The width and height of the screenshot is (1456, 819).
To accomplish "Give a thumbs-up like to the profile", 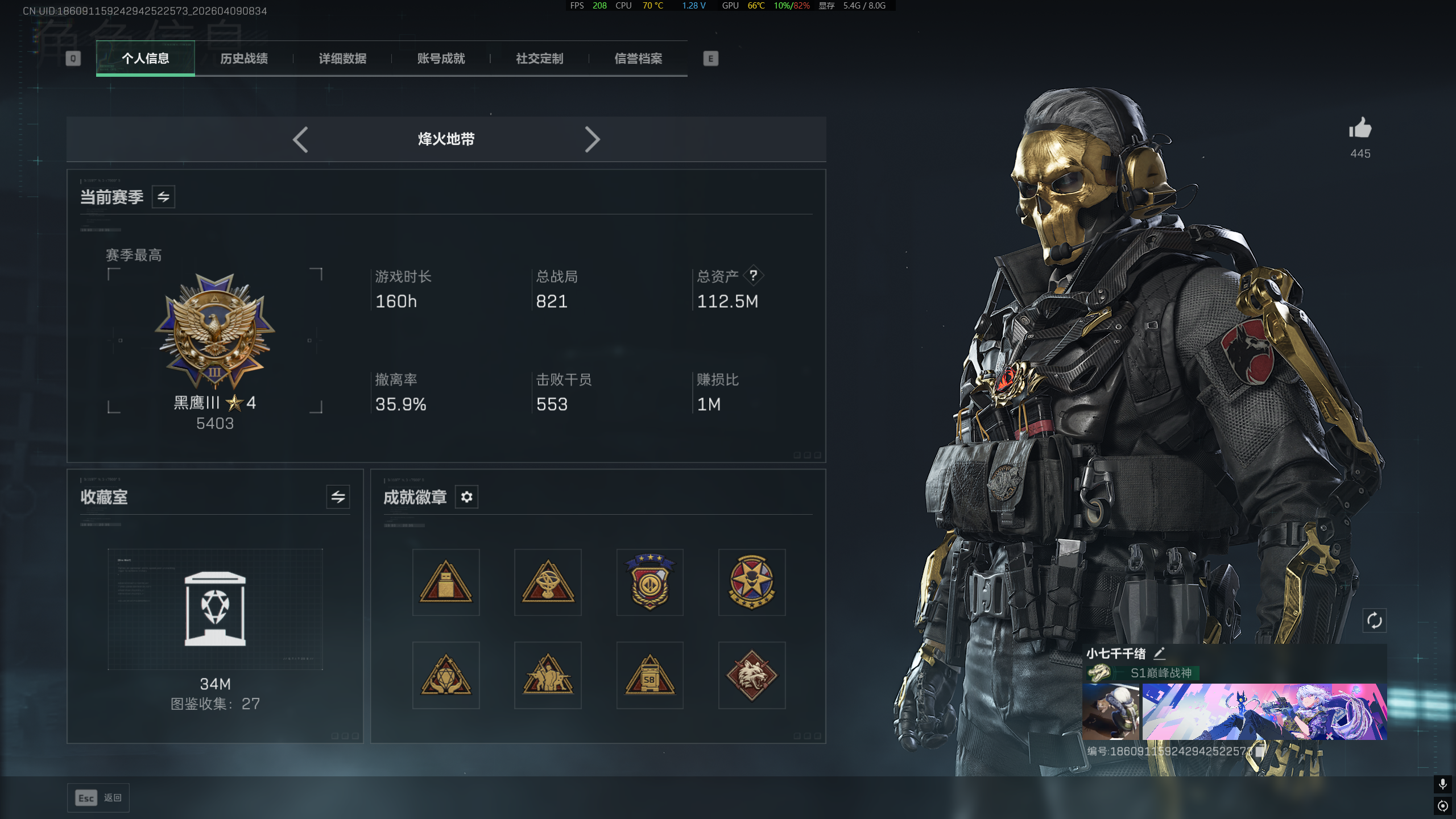I will [x=1360, y=129].
